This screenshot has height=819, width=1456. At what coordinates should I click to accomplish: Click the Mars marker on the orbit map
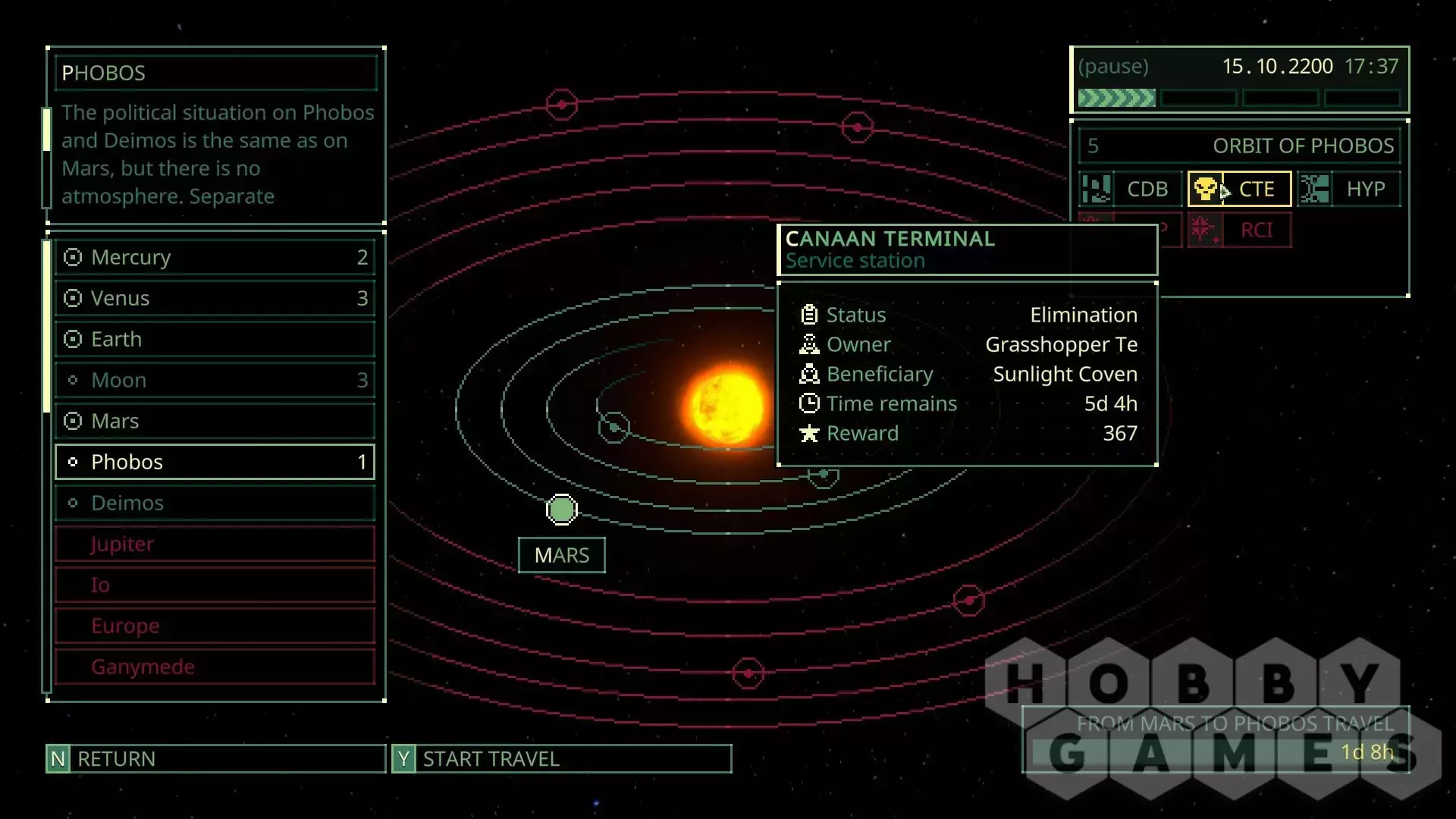[x=561, y=510]
